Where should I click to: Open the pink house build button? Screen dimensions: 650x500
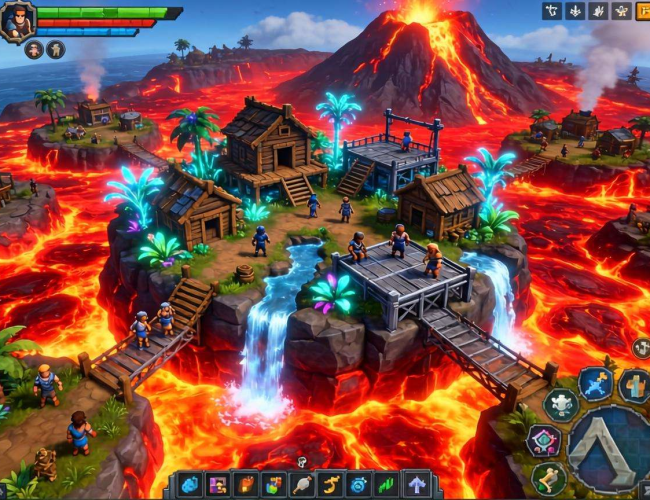pyautogui.click(x=544, y=441)
